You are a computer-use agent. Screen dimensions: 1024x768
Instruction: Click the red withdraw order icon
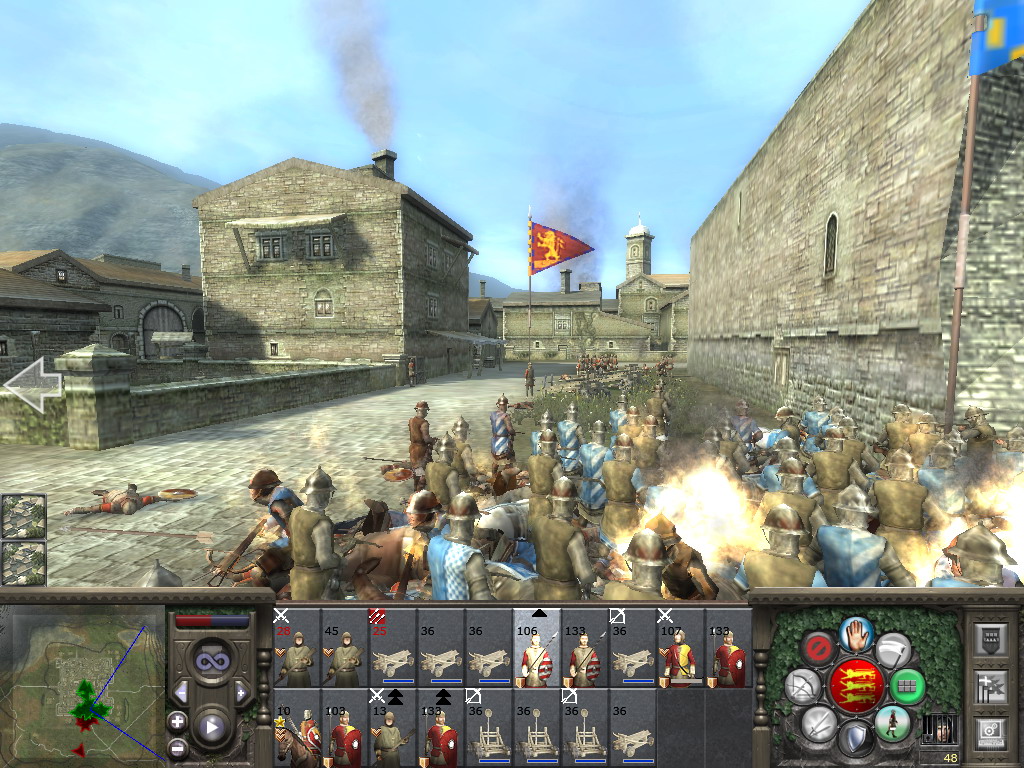[819, 649]
